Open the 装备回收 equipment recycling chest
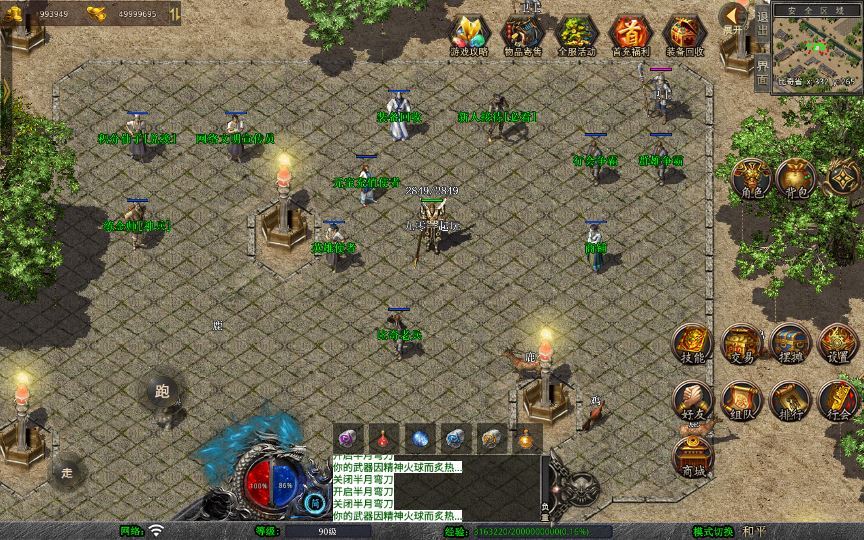This screenshot has height=540, width=864. click(685, 34)
